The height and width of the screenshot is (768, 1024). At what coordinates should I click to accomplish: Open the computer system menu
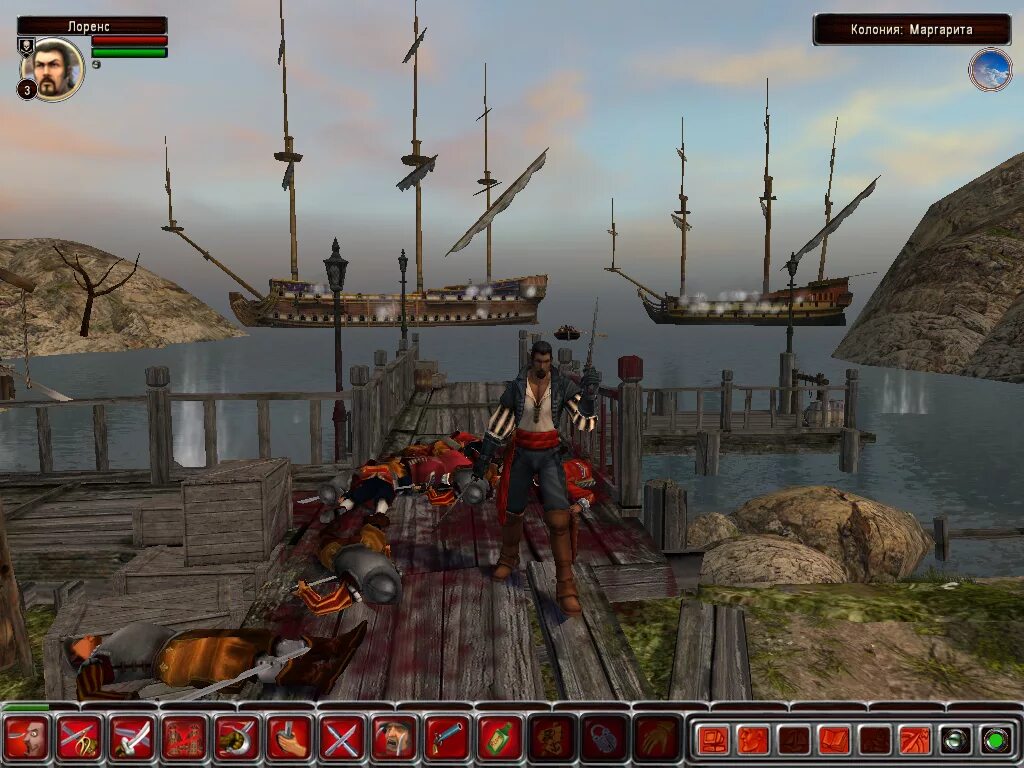714,740
